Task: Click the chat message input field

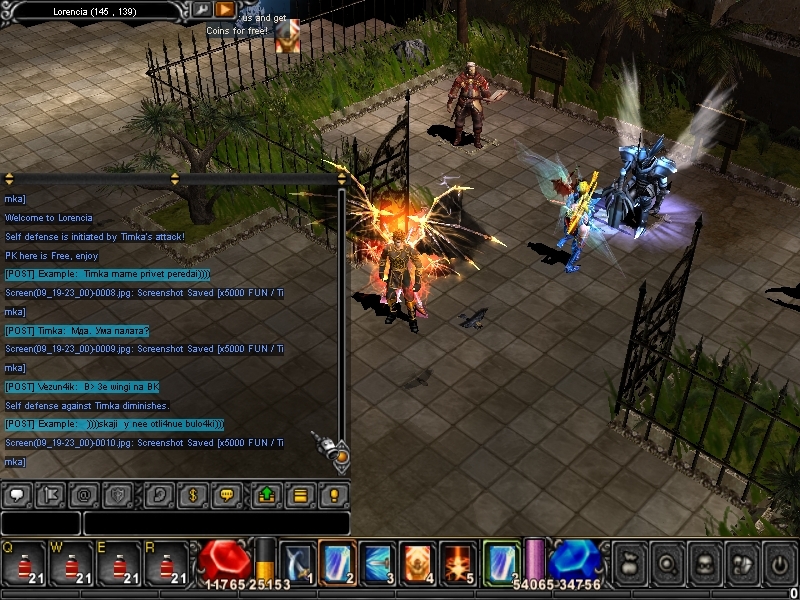Action: [216, 523]
